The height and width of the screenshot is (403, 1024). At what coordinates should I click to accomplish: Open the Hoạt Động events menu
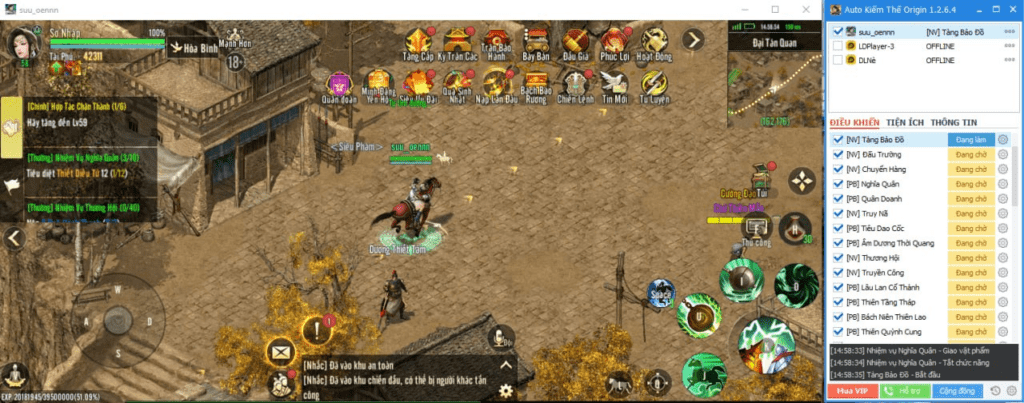coord(653,41)
